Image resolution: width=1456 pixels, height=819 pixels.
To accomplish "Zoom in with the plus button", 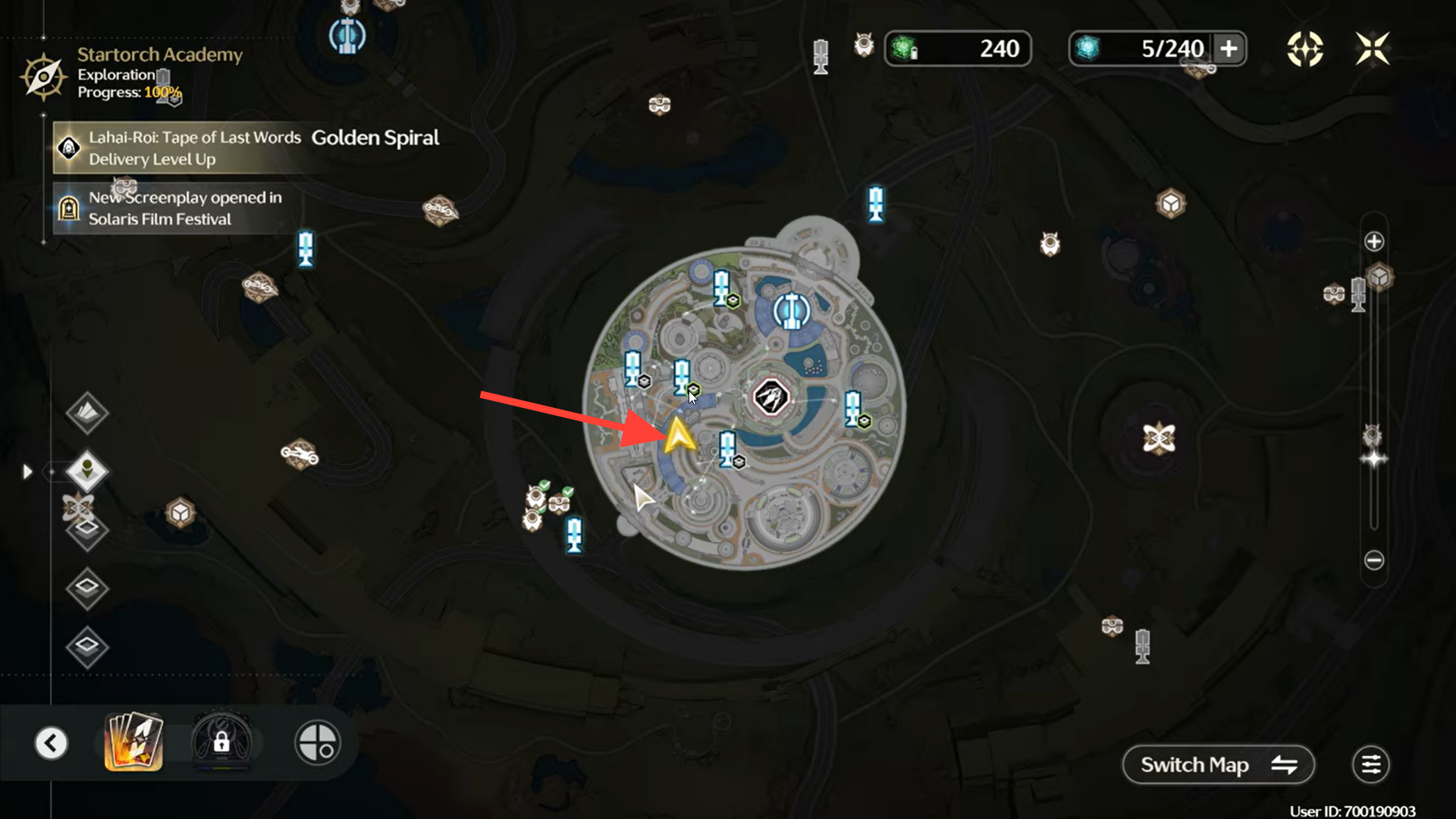I will click(x=1374, y=242).
